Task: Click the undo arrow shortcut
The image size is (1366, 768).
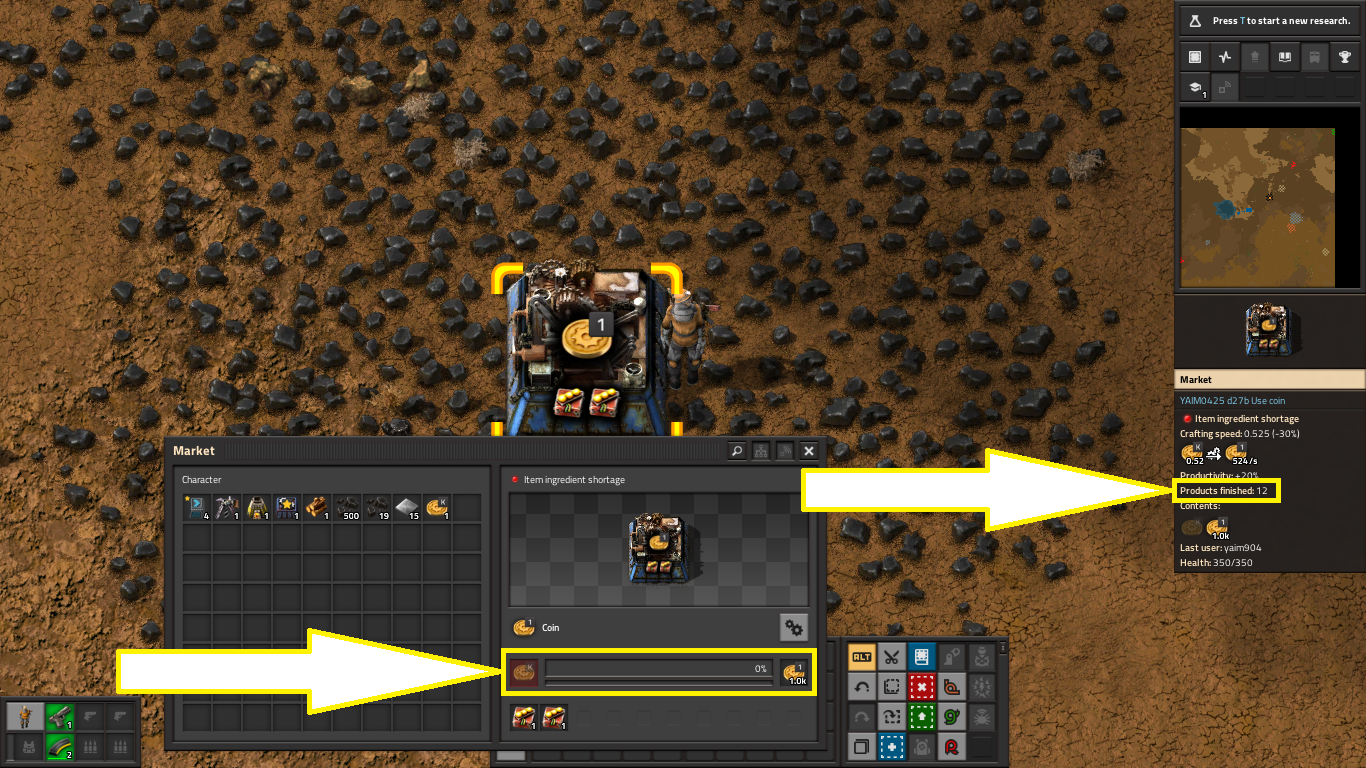Action: coord(861,688)
